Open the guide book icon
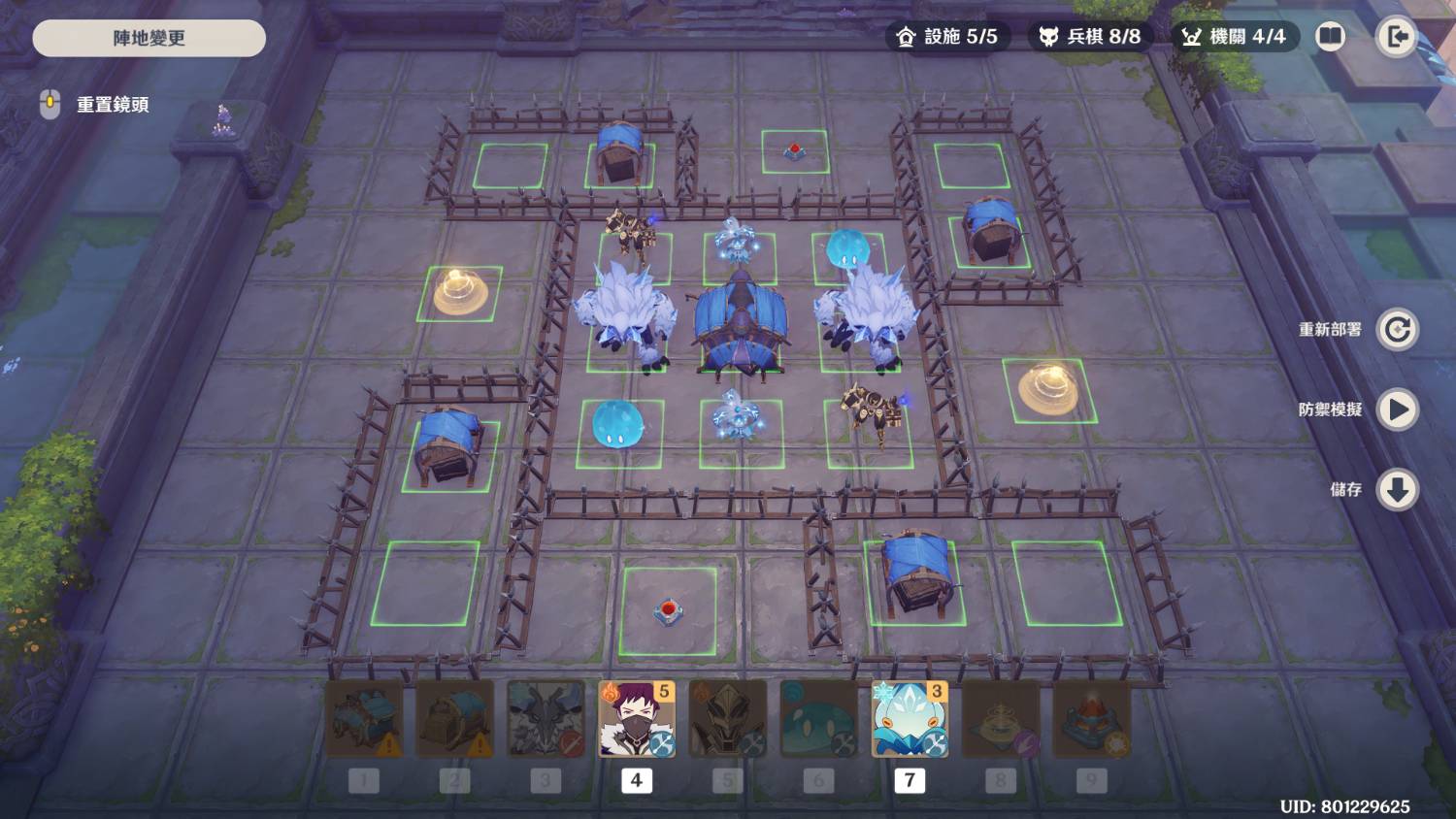 pos(1330,37)
